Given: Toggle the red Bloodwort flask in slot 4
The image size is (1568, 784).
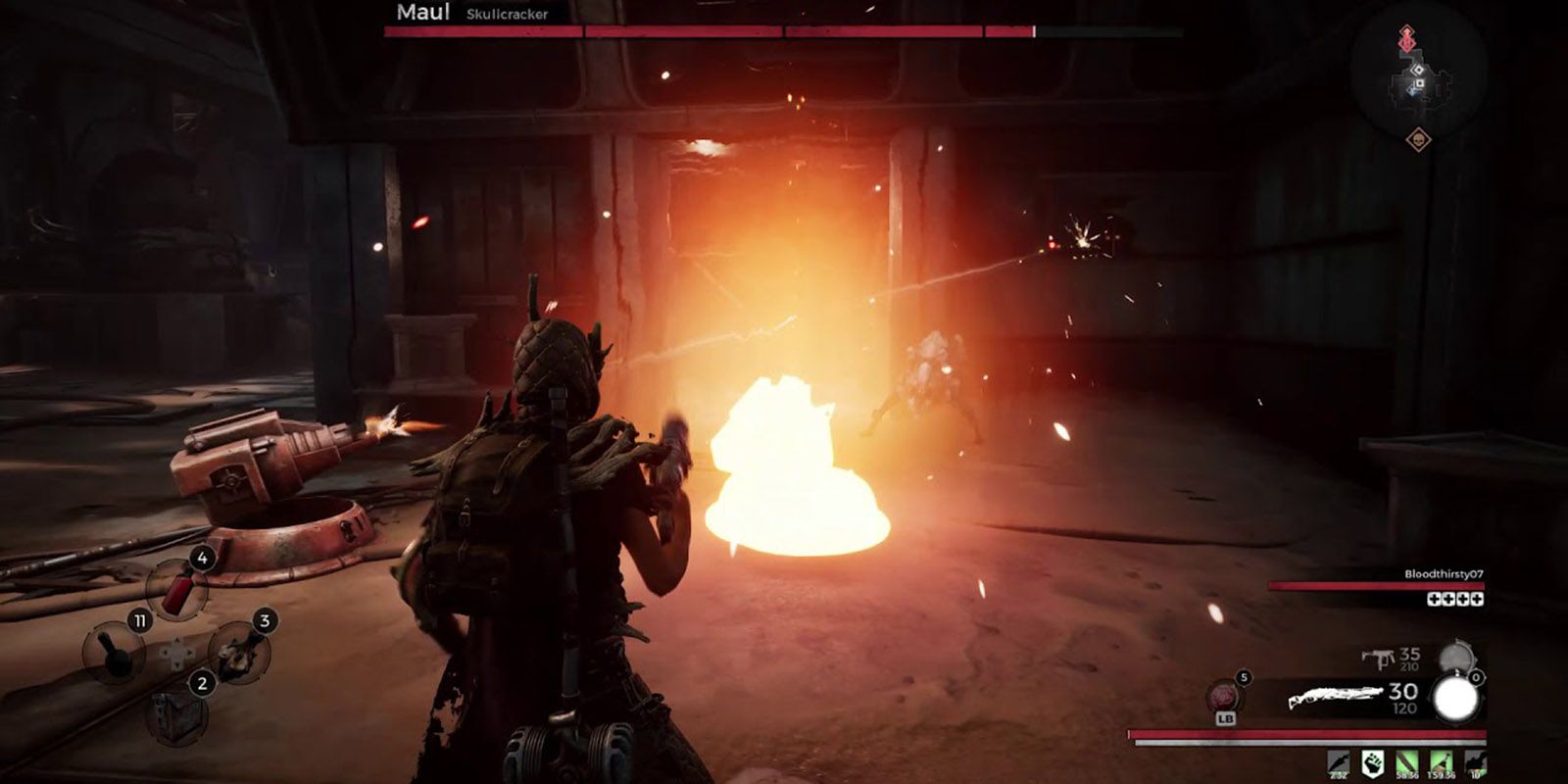Looking at the screenshot, I should (x=178, y=590).
